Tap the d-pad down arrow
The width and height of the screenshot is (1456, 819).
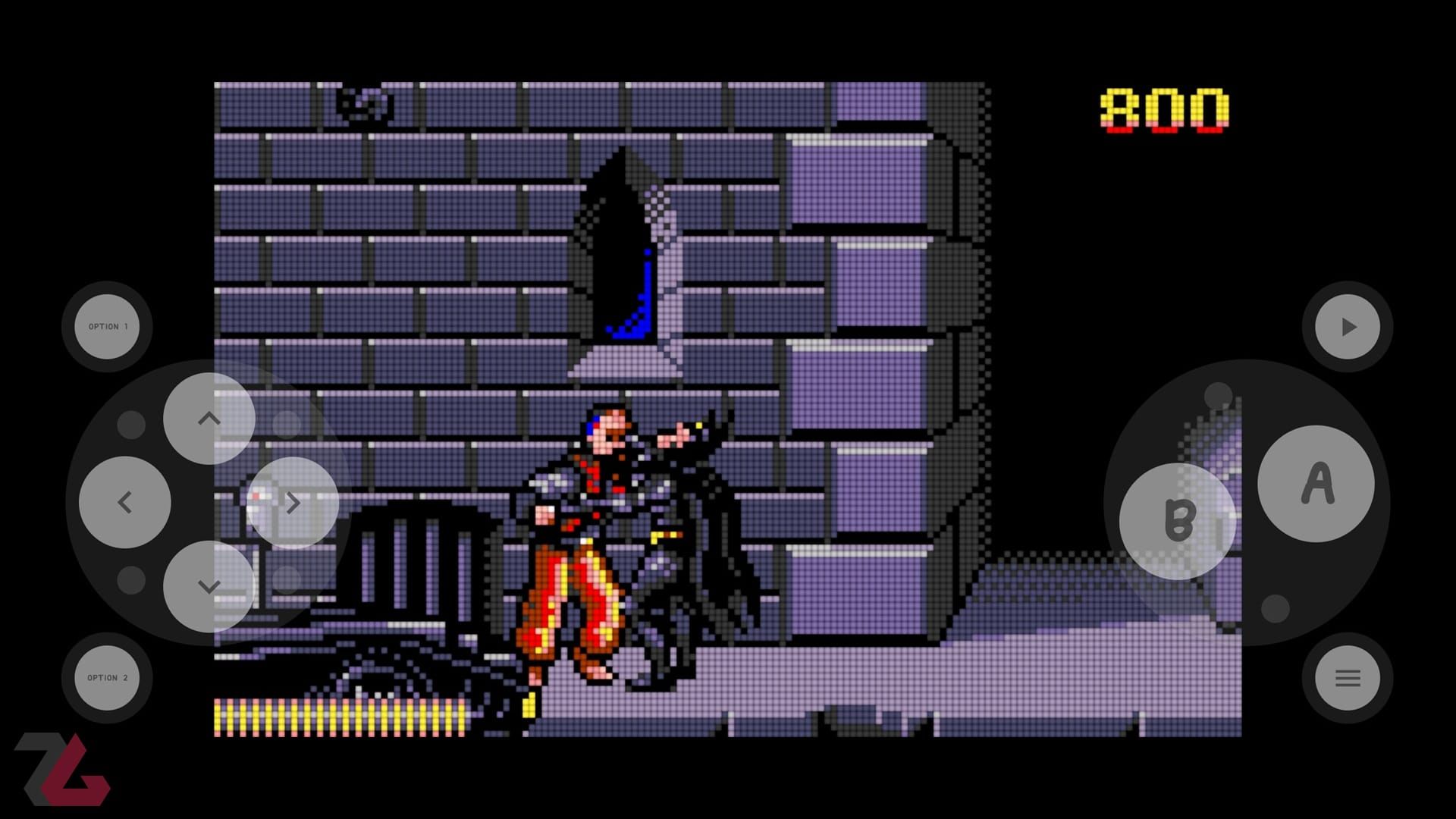coord(209,586)
